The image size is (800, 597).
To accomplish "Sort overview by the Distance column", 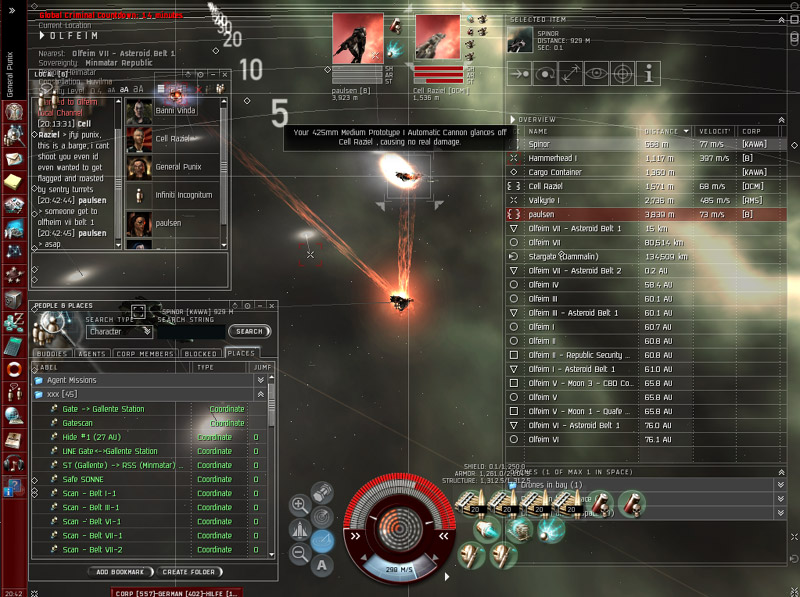I will pos(662,131).
